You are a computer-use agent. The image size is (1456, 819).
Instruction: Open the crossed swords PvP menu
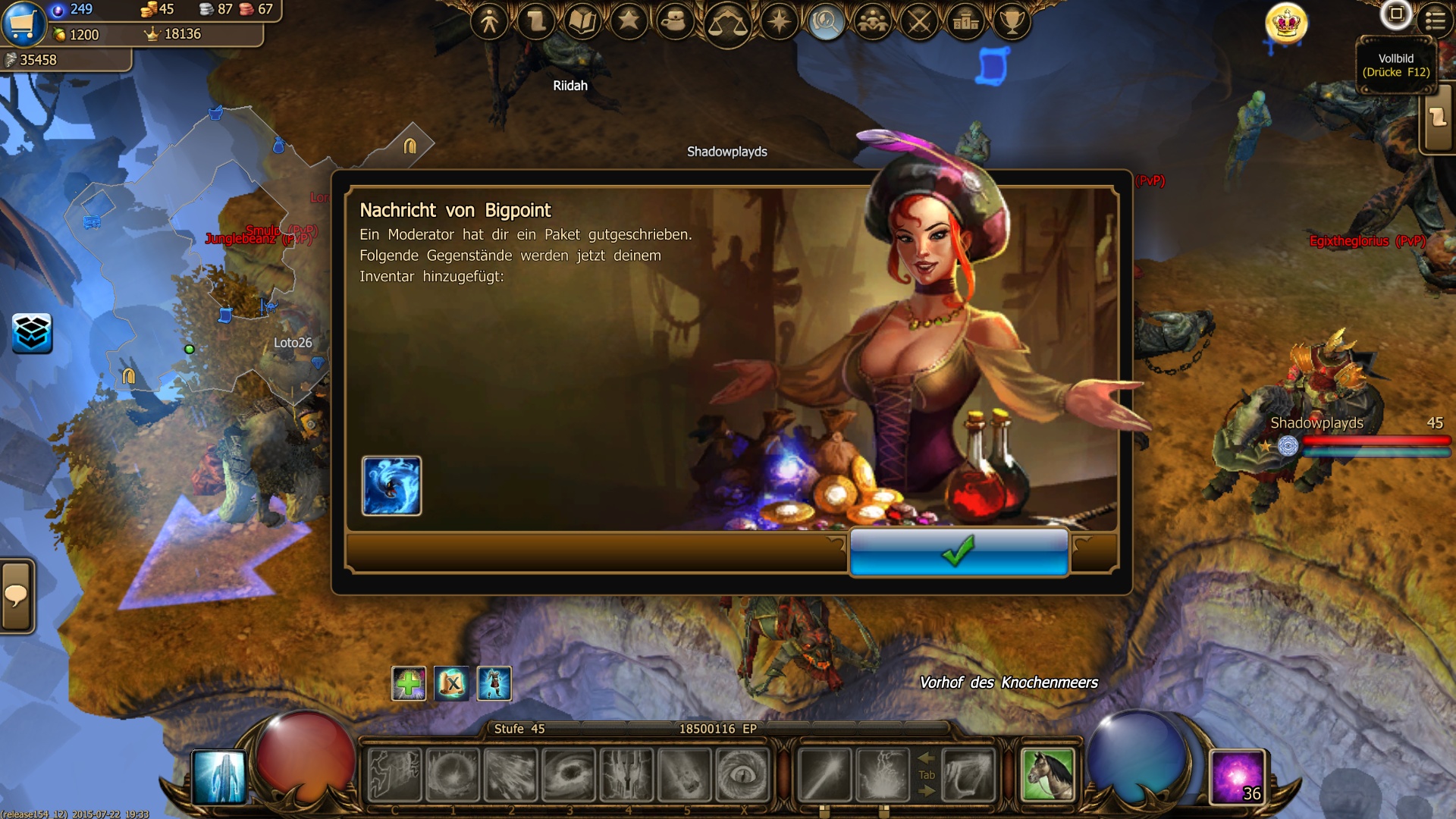click(x=920, y=21)
